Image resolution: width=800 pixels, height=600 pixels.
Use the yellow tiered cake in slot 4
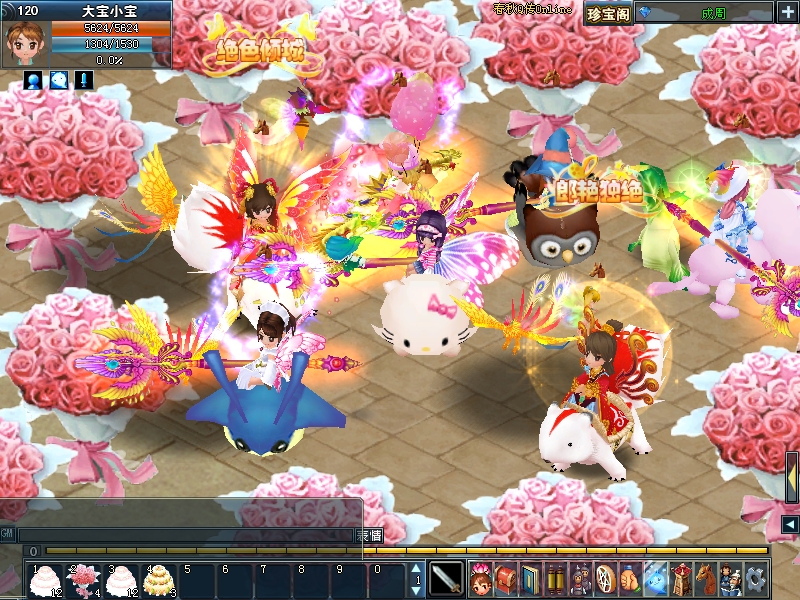[158, 579]
